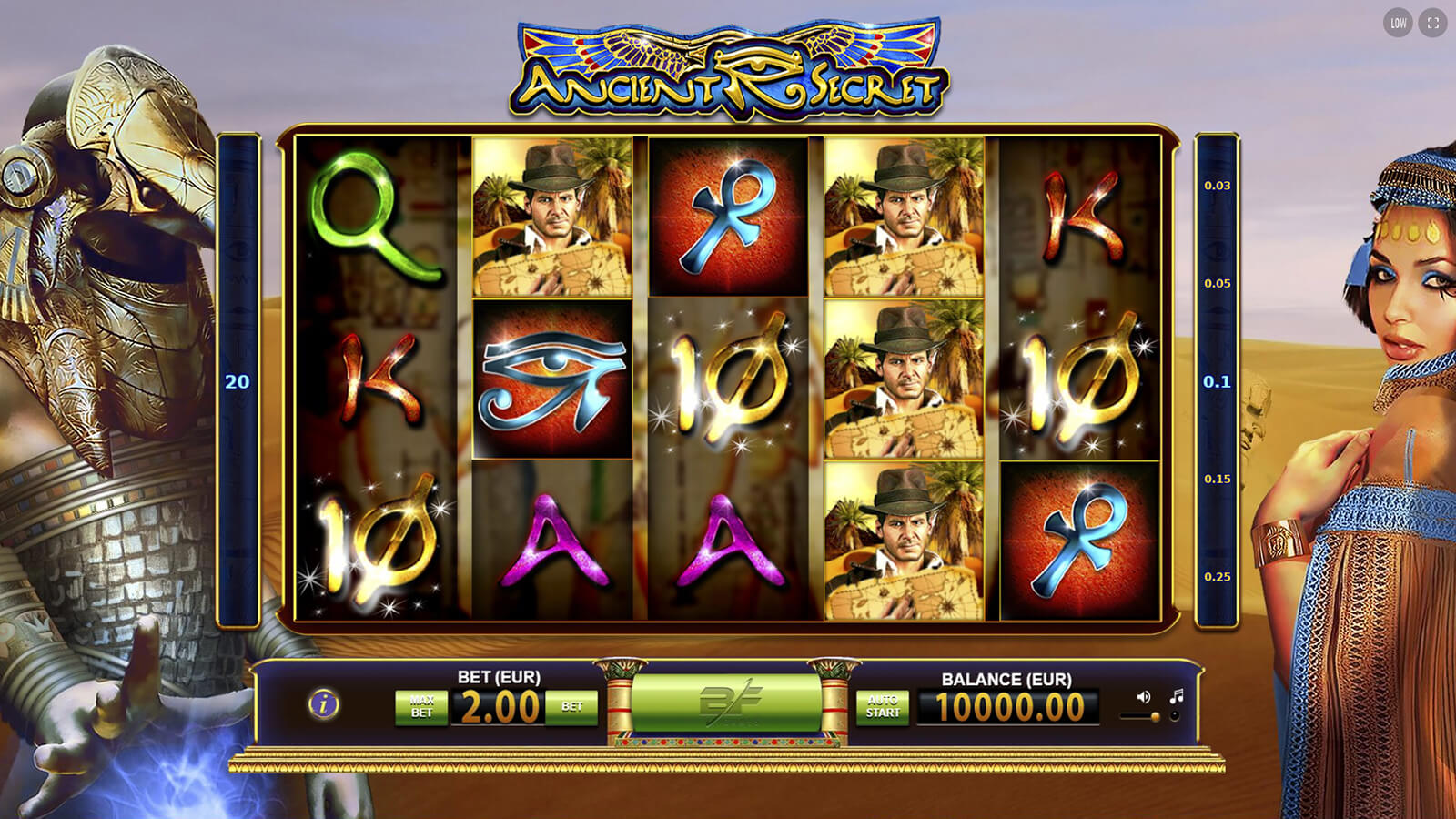The width and height of the screenshot is (1456, 819).
Task: Set the wager with Max Bet
Action: [421, 707]
